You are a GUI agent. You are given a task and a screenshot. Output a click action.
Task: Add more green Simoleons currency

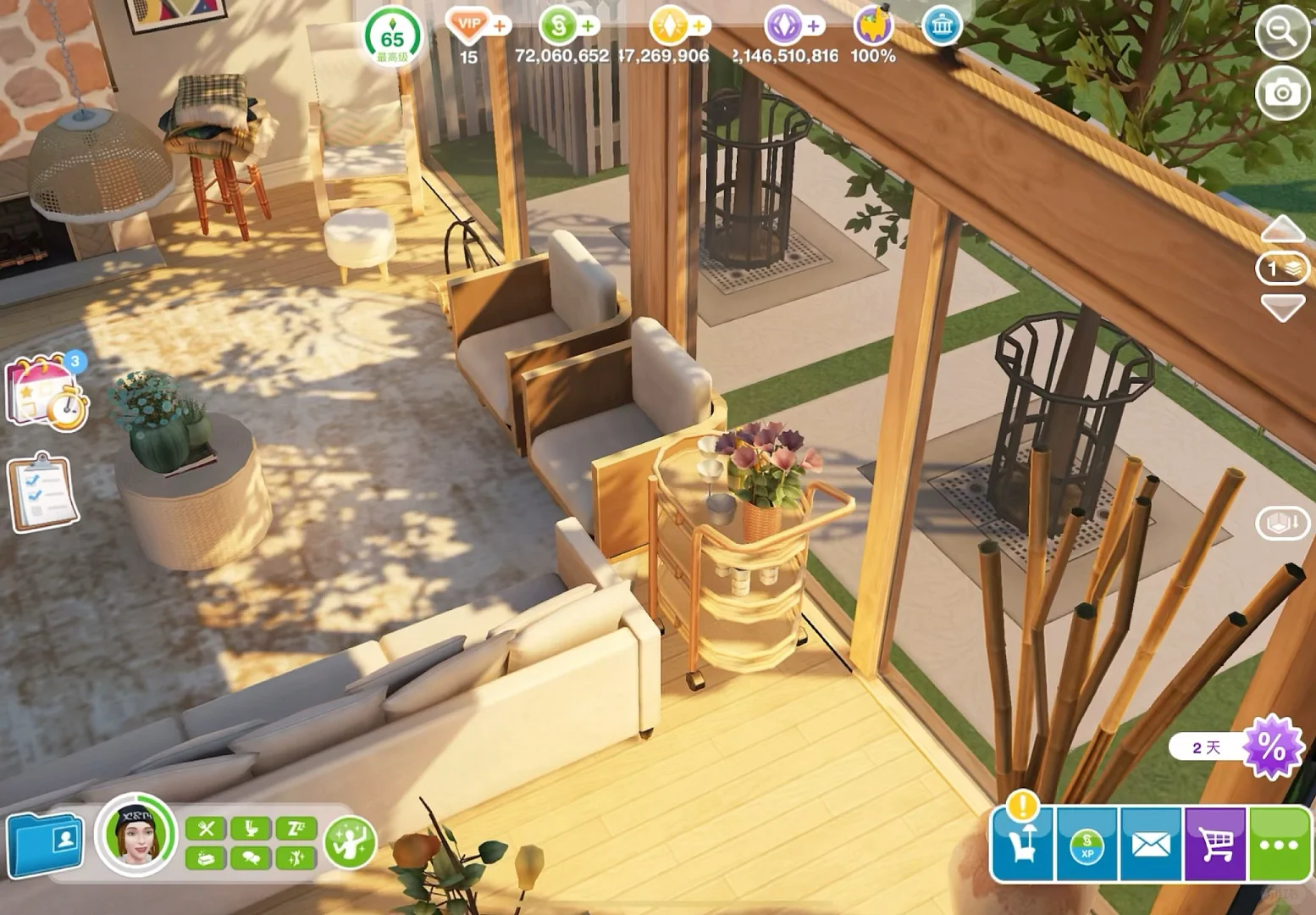coord(587,26)
